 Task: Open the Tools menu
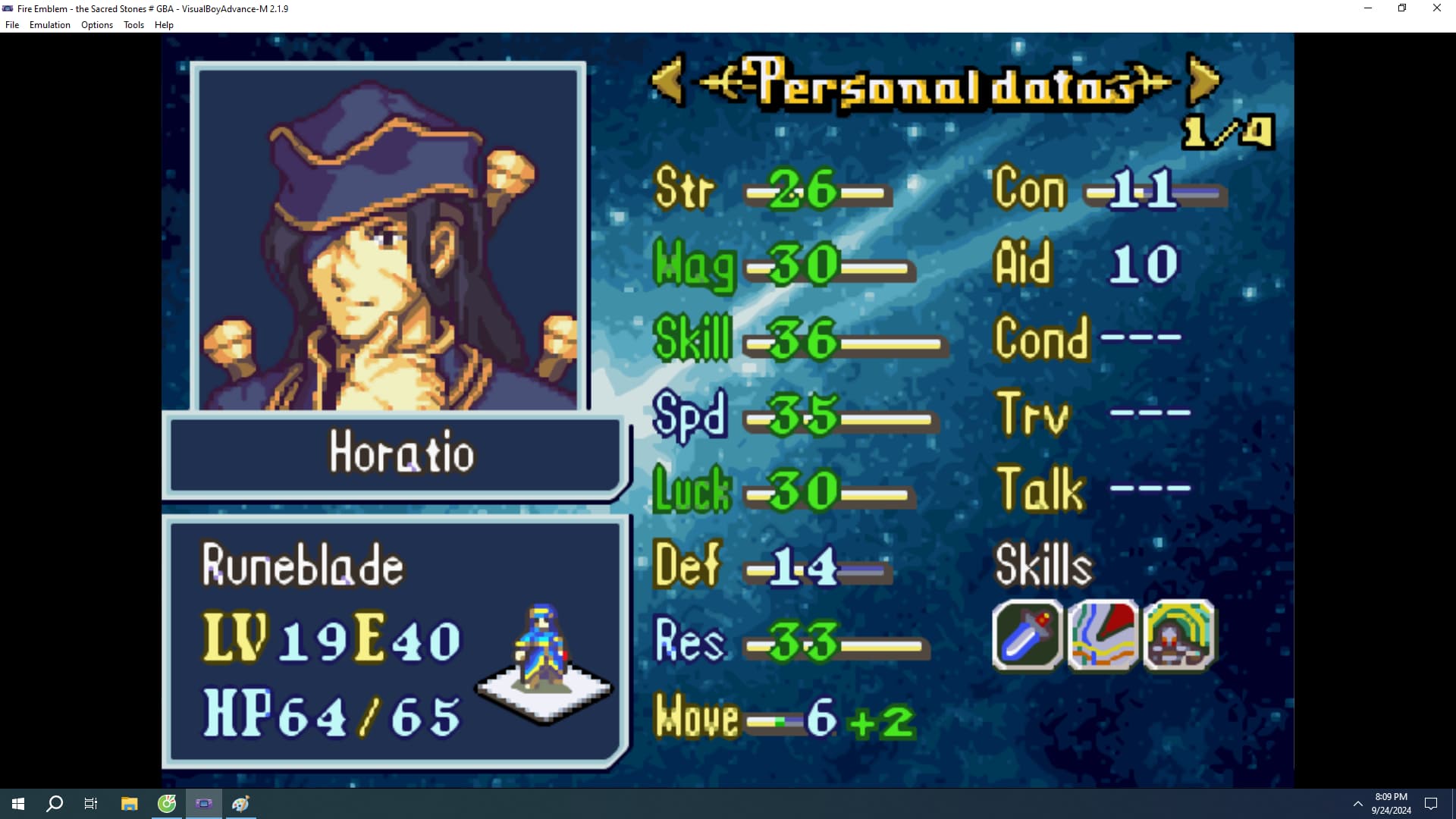tap(133, 25)
